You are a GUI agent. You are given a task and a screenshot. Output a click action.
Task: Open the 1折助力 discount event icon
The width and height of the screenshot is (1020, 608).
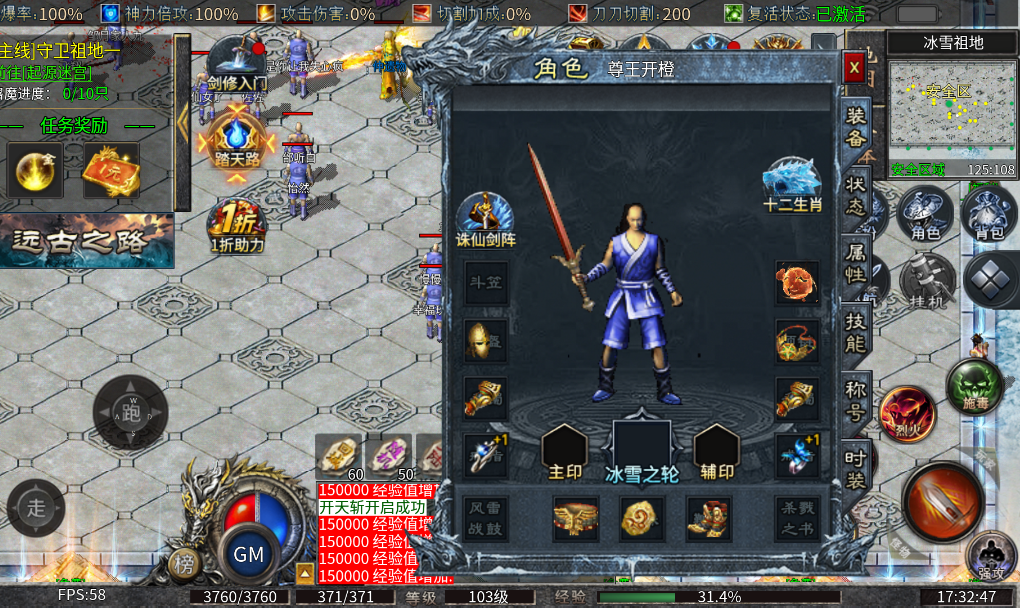(x=236, y=228)
